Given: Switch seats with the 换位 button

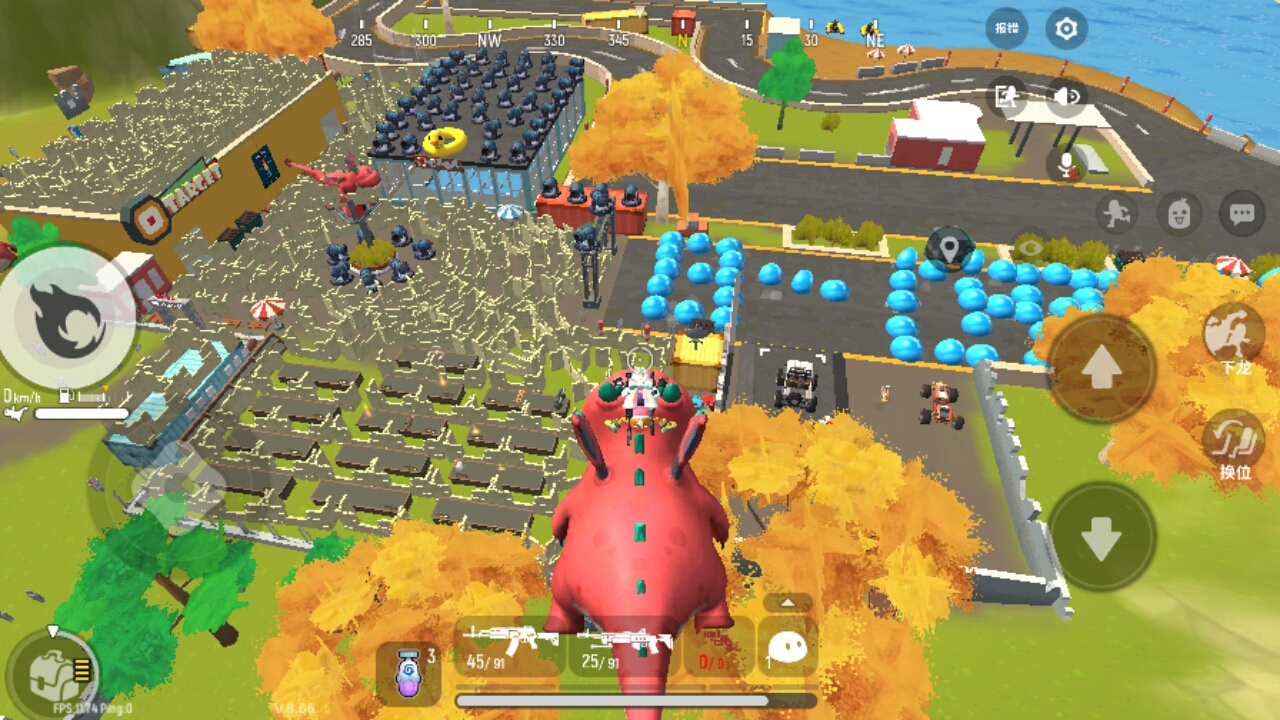Looking at the screenshot, I should coord(1234,444).
